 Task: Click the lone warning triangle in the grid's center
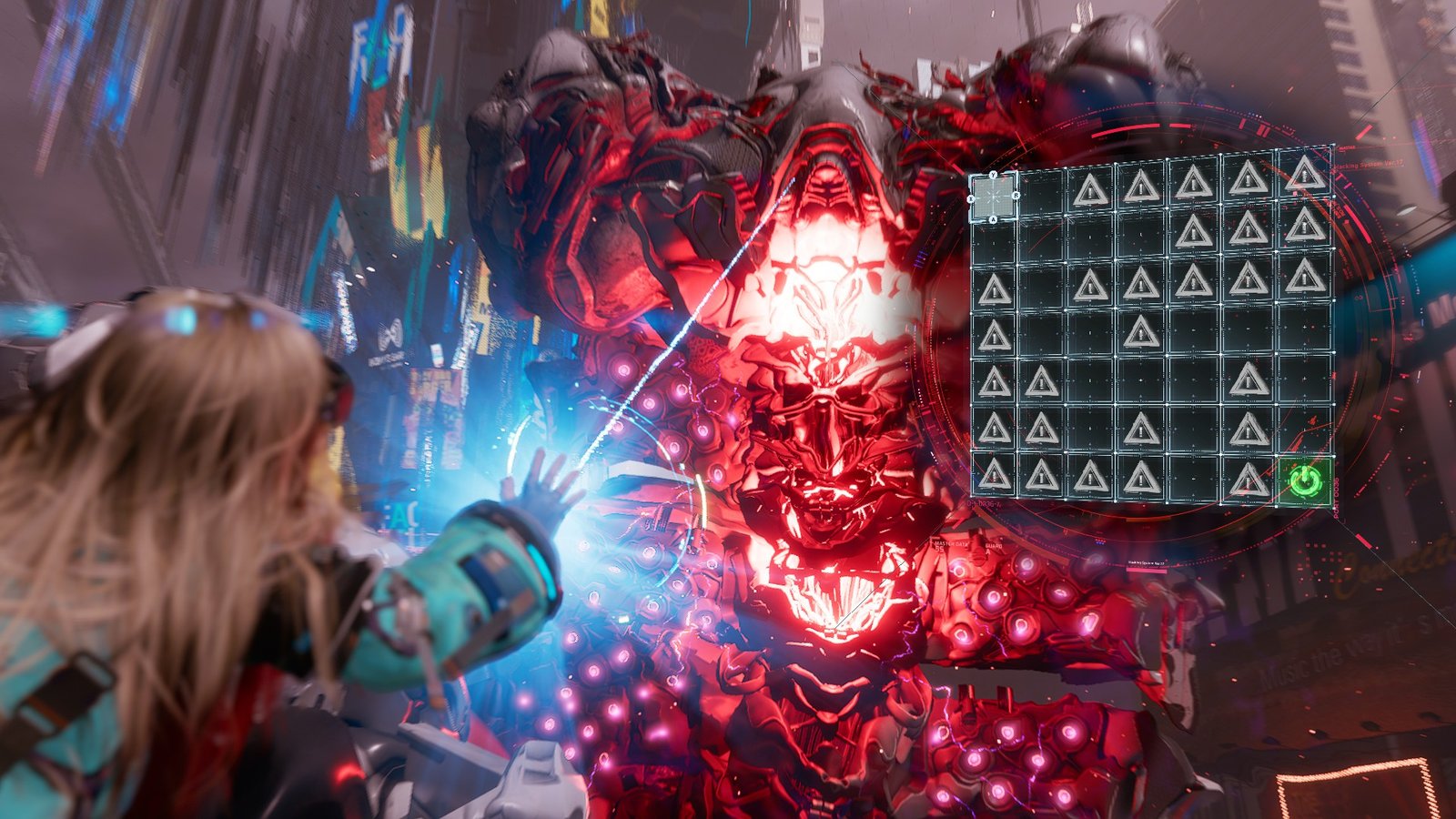pos(1142,332)
